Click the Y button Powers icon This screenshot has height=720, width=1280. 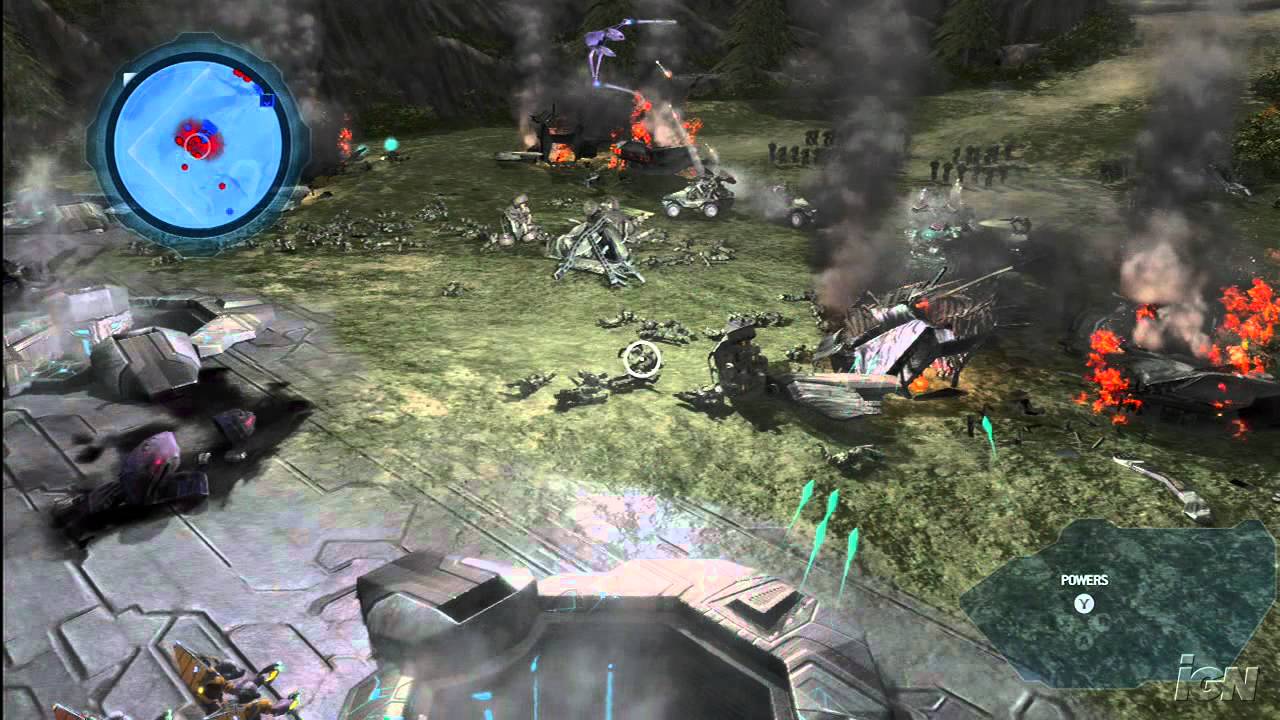pos(1084,603)
